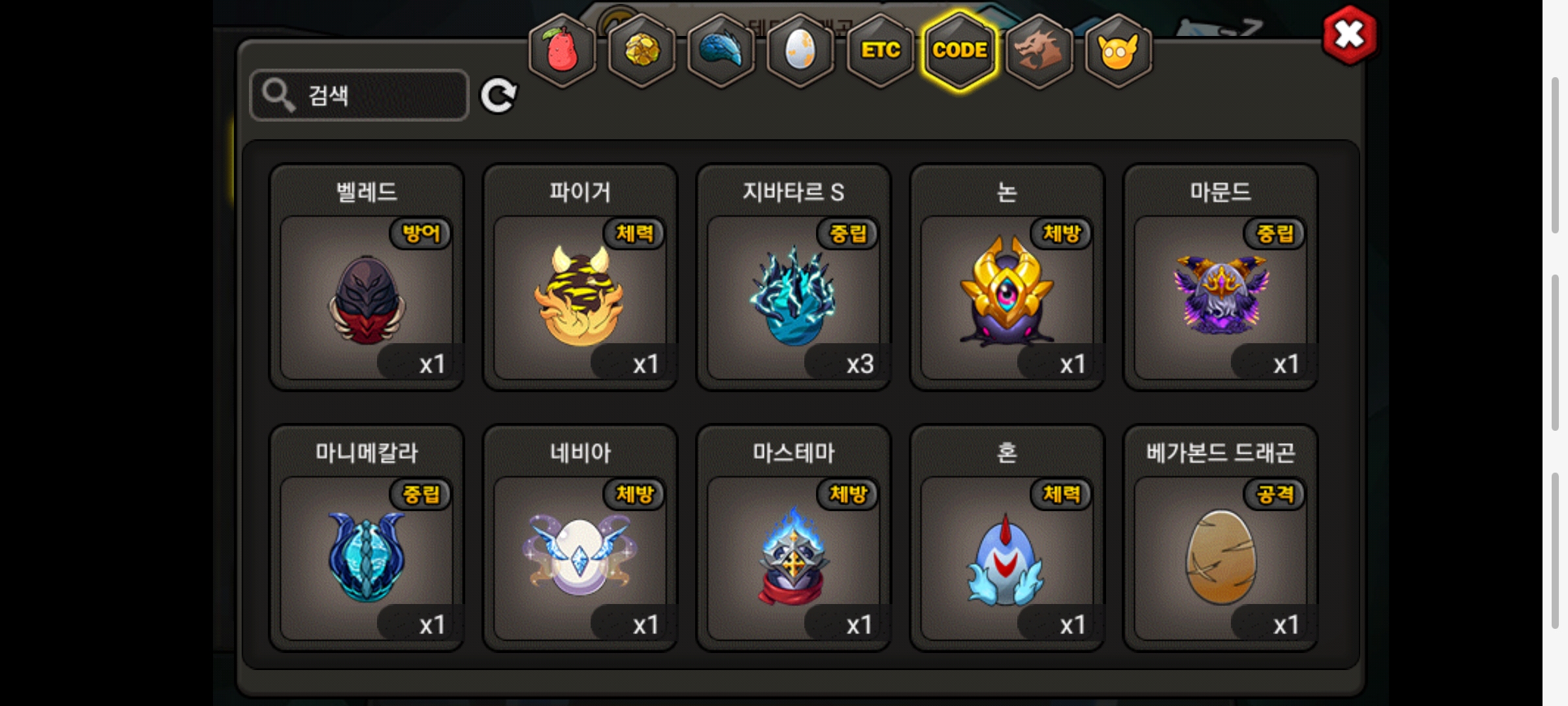This screenshot has height=706, width=1568.
Task: Choose the 마스테마 blue flame egg
Action: click(x=794, y=558)
